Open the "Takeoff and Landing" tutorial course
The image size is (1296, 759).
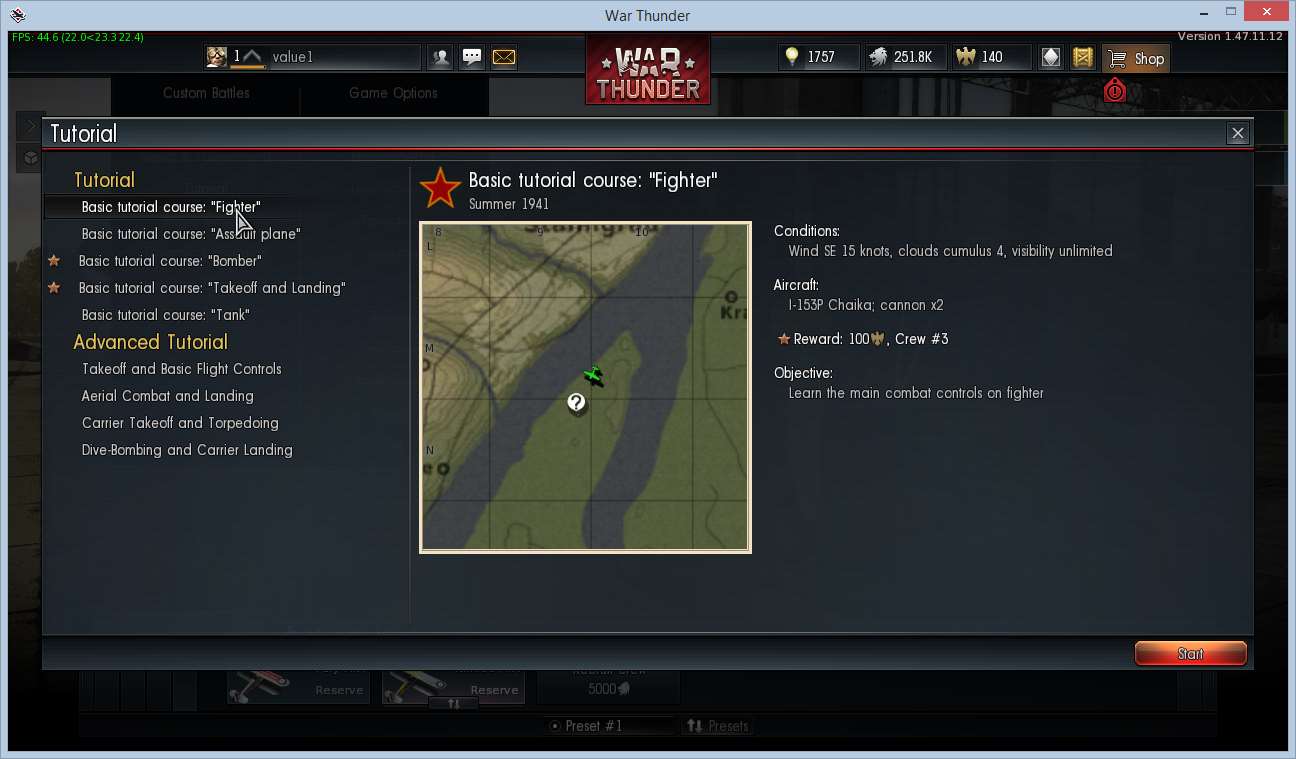click(x=212, y=288)
